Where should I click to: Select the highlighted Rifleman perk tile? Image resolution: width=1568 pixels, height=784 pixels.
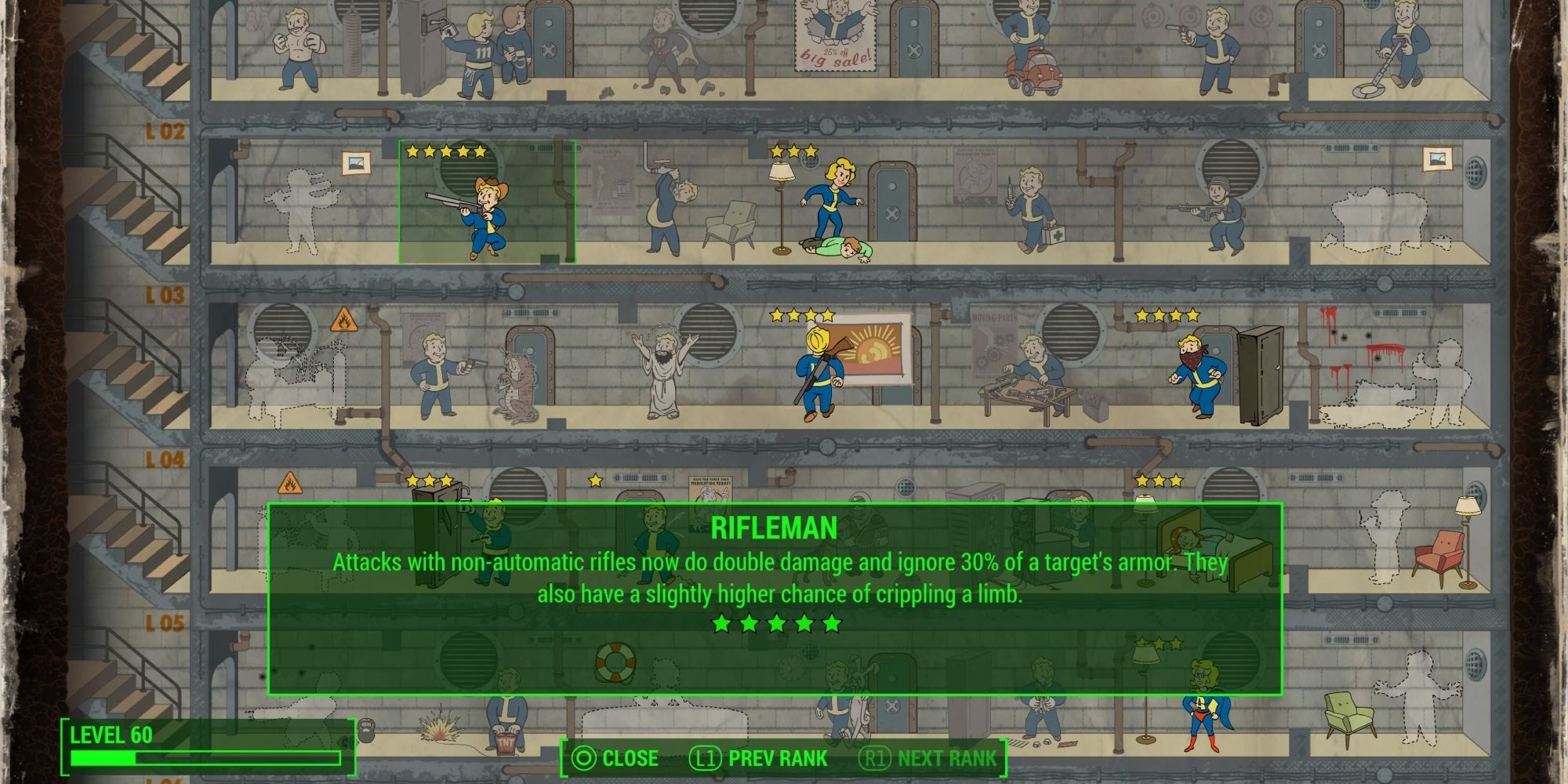tap(487, 202)
